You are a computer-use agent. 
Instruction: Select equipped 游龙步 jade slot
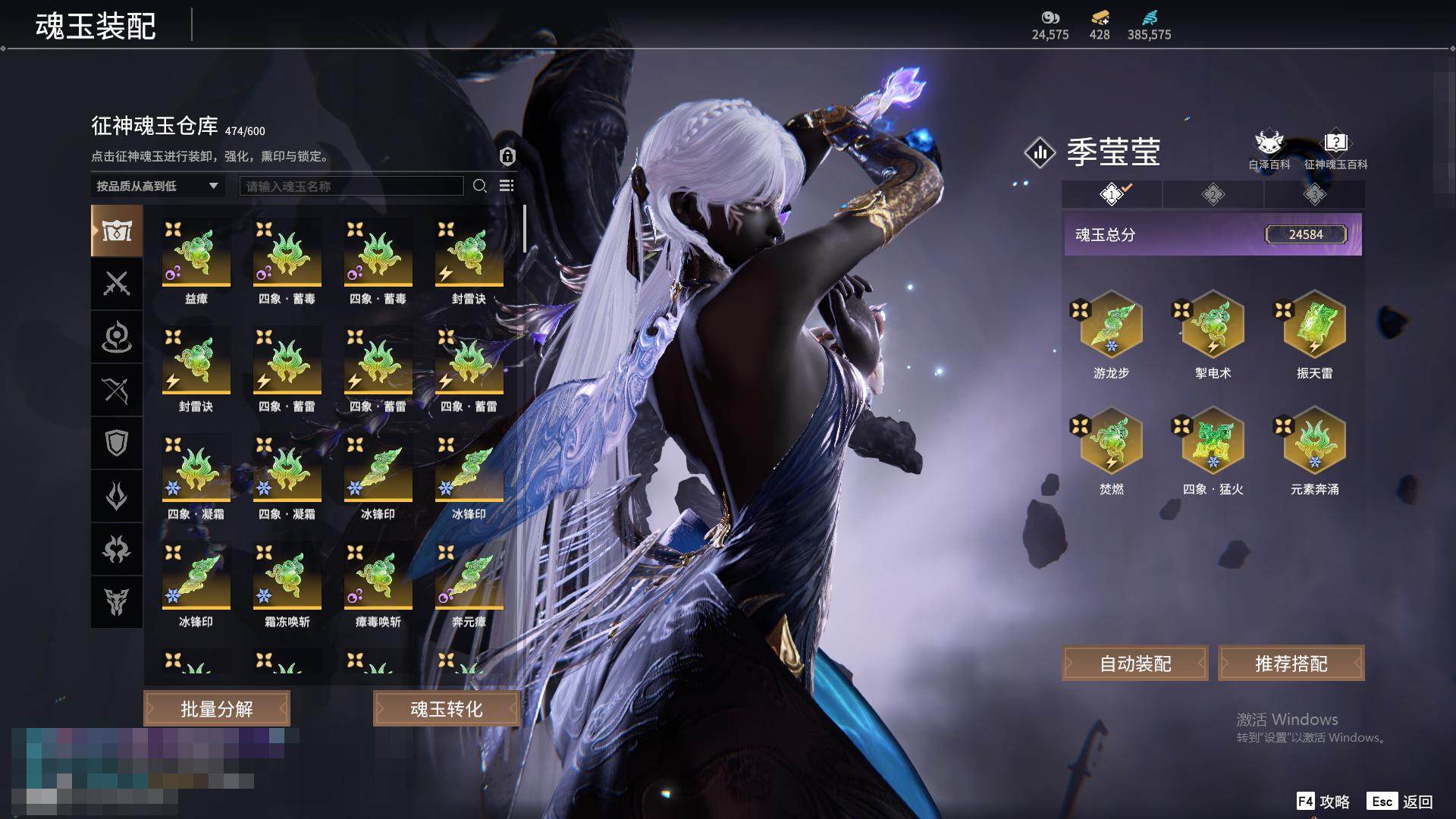pos(1111,326)
